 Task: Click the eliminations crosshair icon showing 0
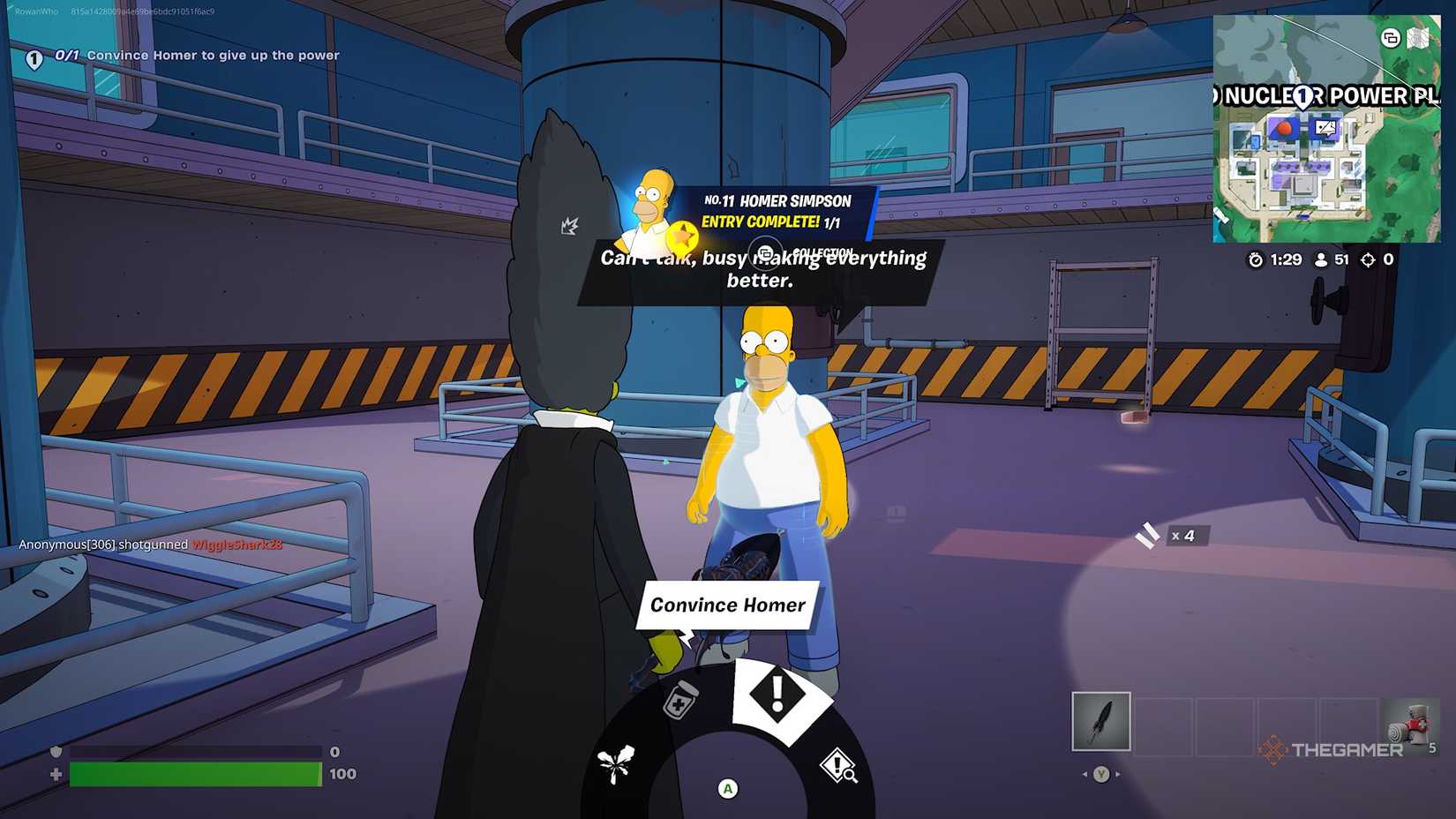pos(1369,259)
